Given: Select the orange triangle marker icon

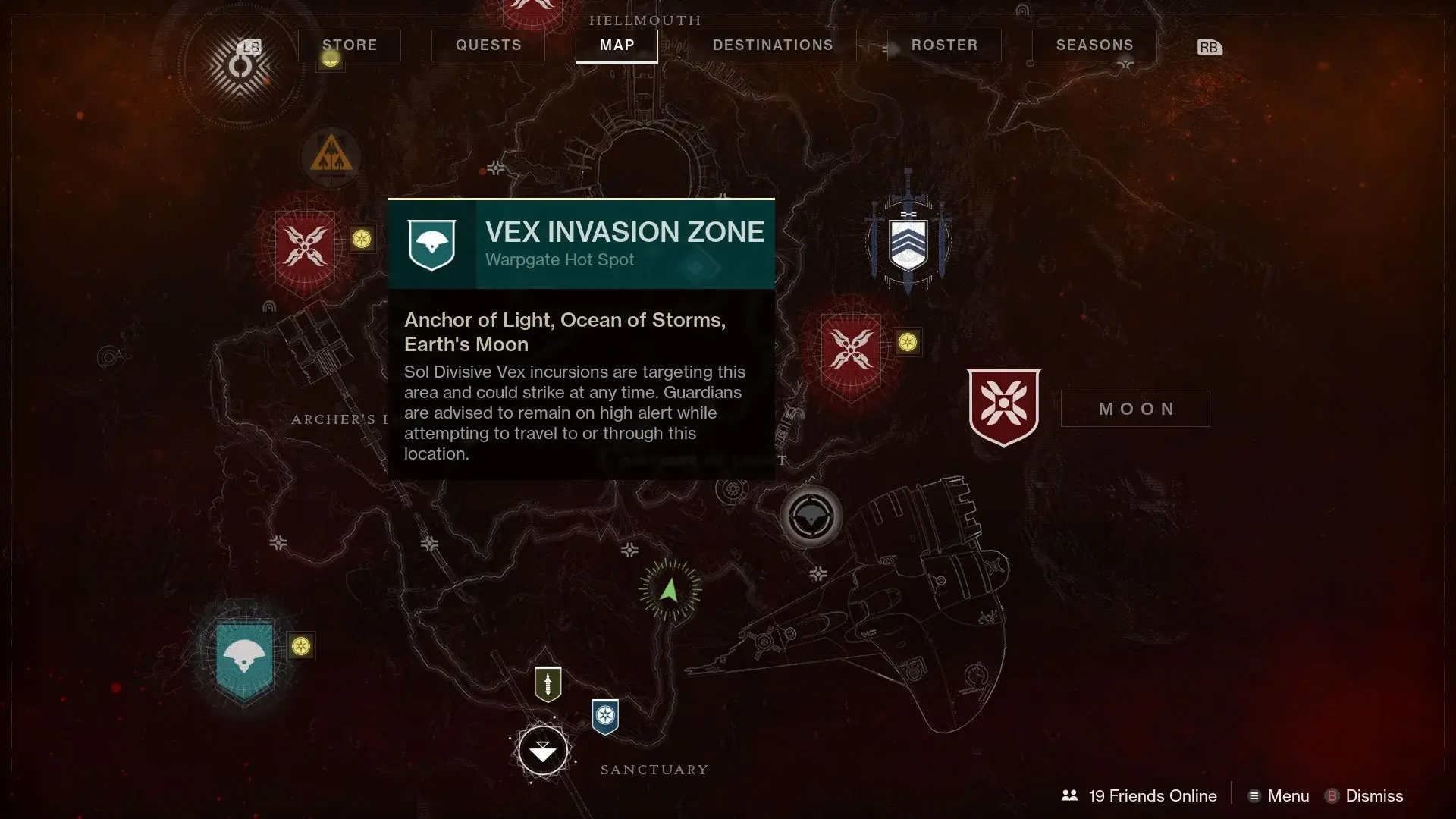Looking at the screenshot, I should click(331, 156).
